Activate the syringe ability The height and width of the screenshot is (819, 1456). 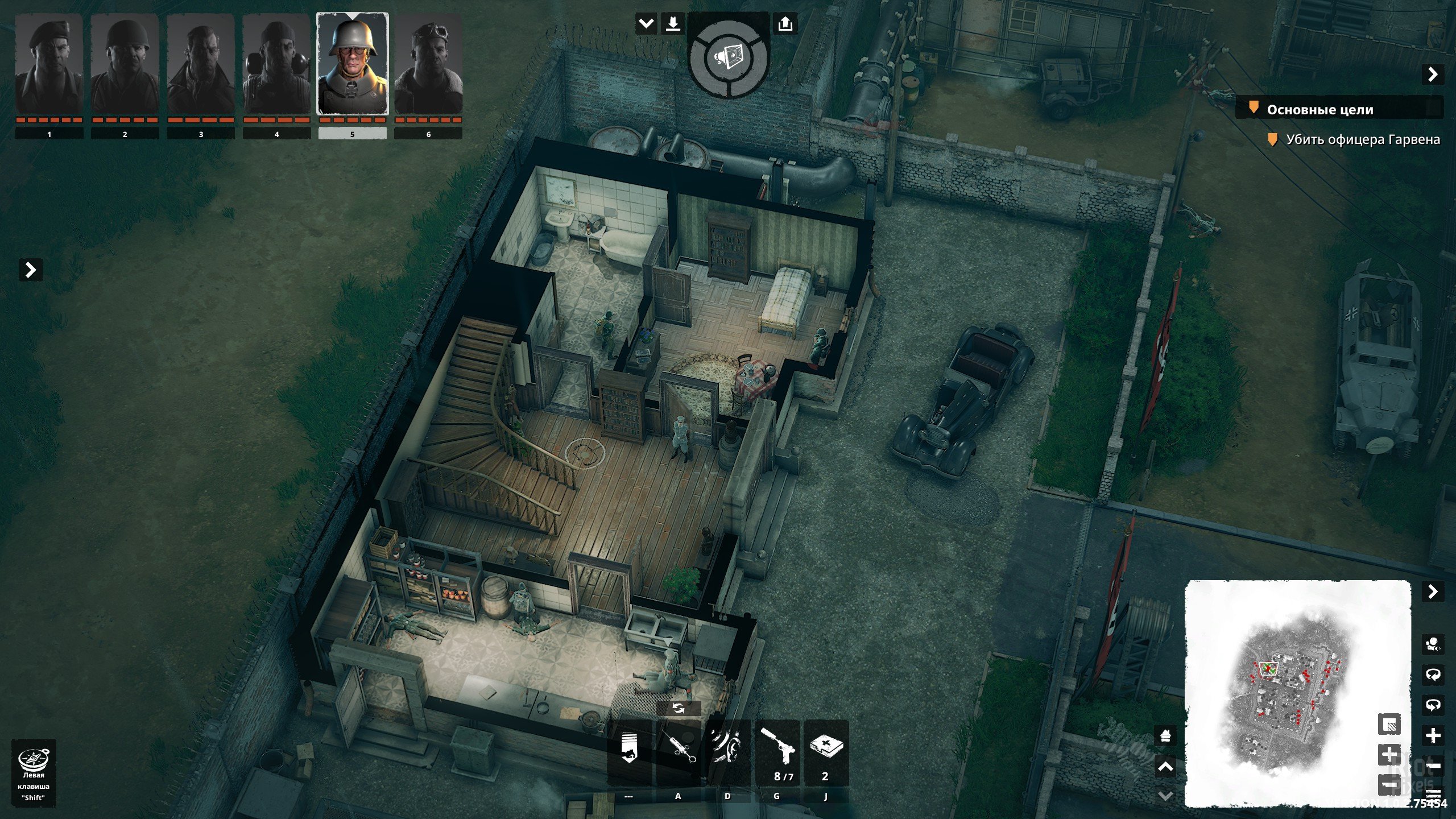678,752
